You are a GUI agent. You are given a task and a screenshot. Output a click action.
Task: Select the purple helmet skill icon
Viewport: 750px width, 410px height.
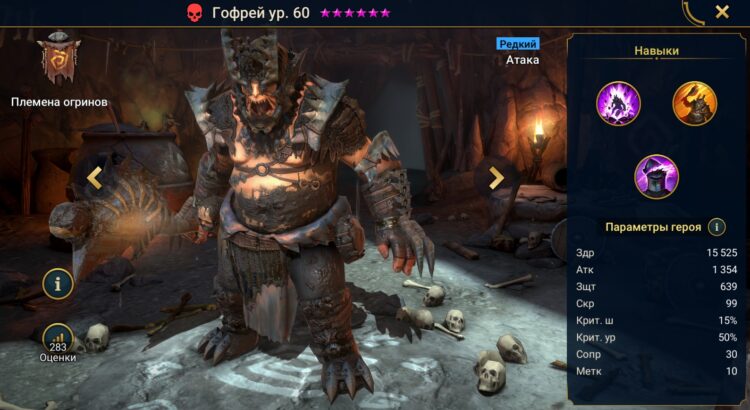tap(656, 177)
